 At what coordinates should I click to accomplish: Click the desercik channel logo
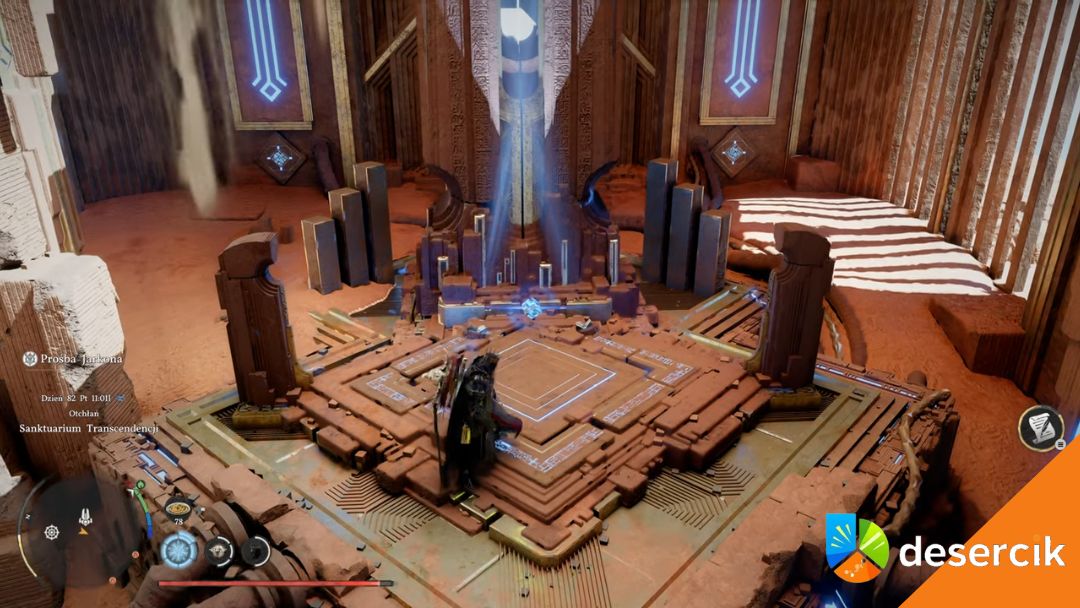[x=857, y=547]
